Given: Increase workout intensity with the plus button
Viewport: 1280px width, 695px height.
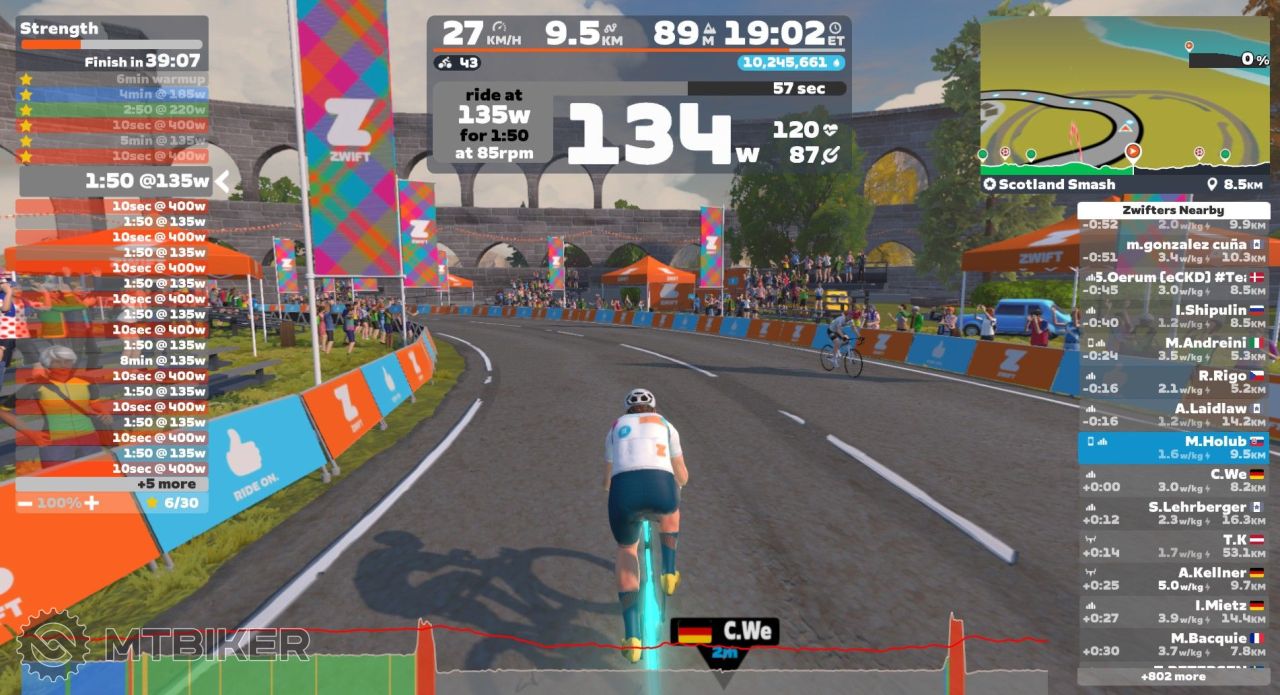Looking at the screenshot, I should [x=91, y=503].
